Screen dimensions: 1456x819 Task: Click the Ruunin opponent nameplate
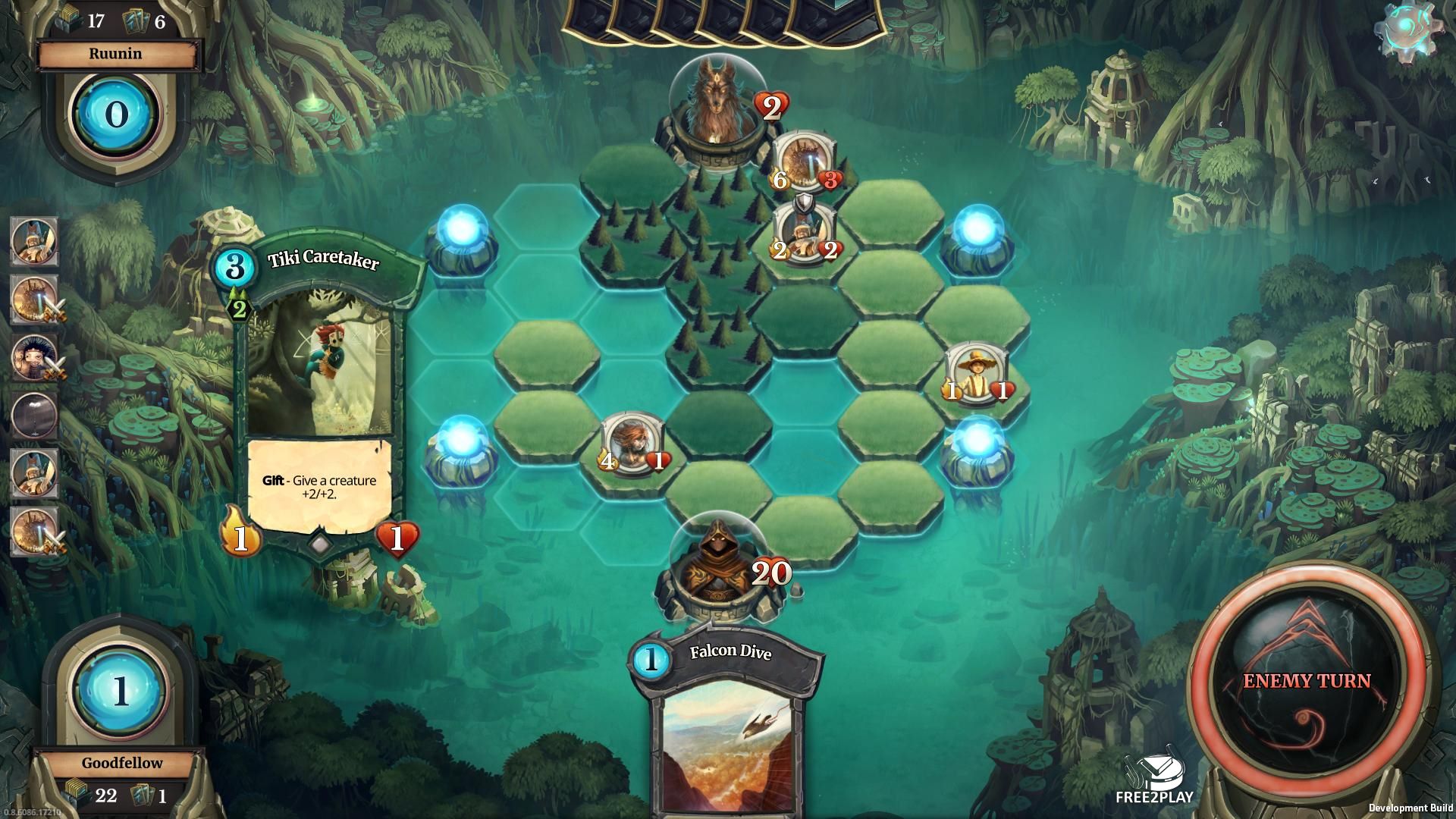tap(116, 54)
